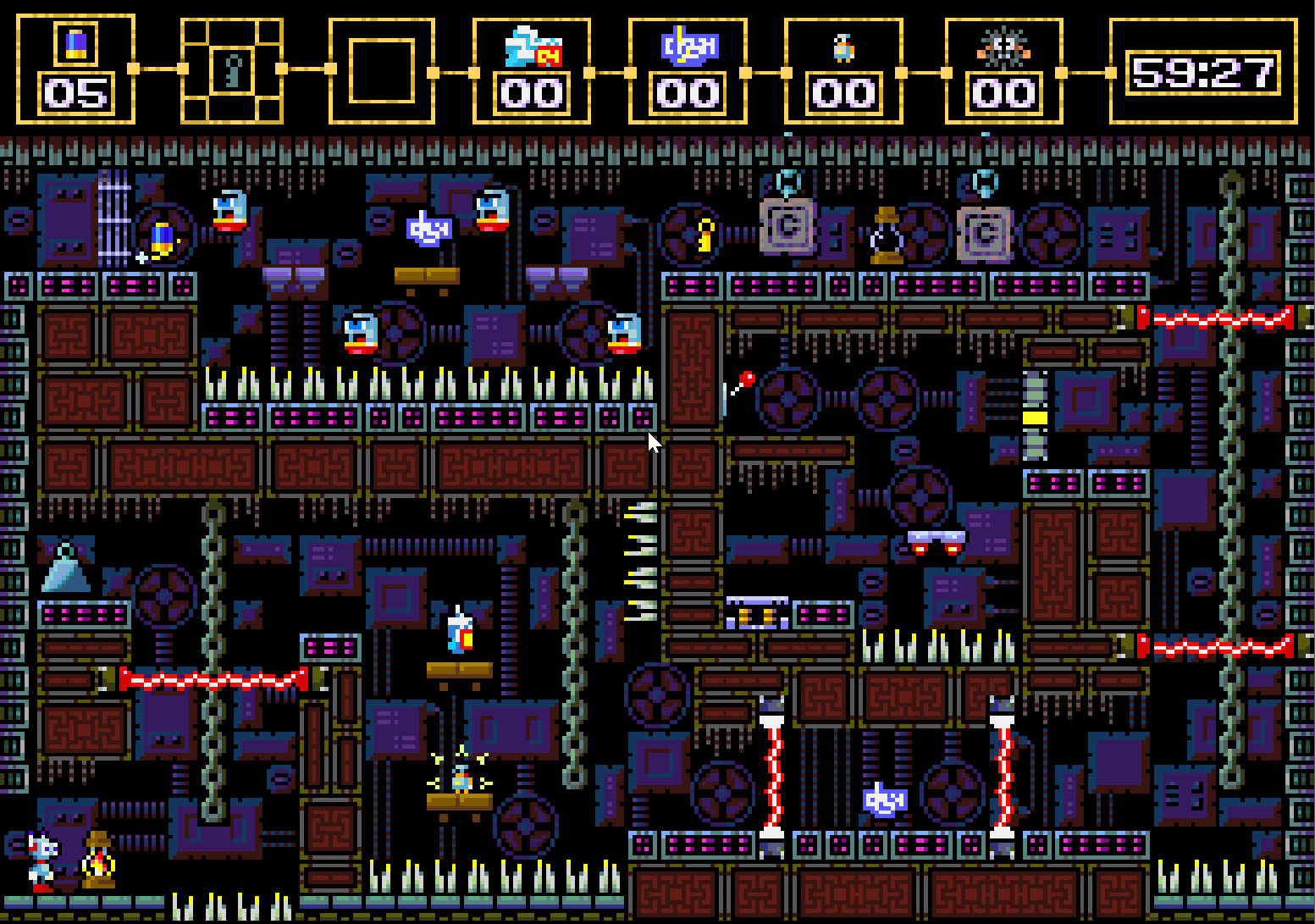The height and width of the screenshot is (924, 1315).
Task: Click the empty item slot frame
Action: 381,70
